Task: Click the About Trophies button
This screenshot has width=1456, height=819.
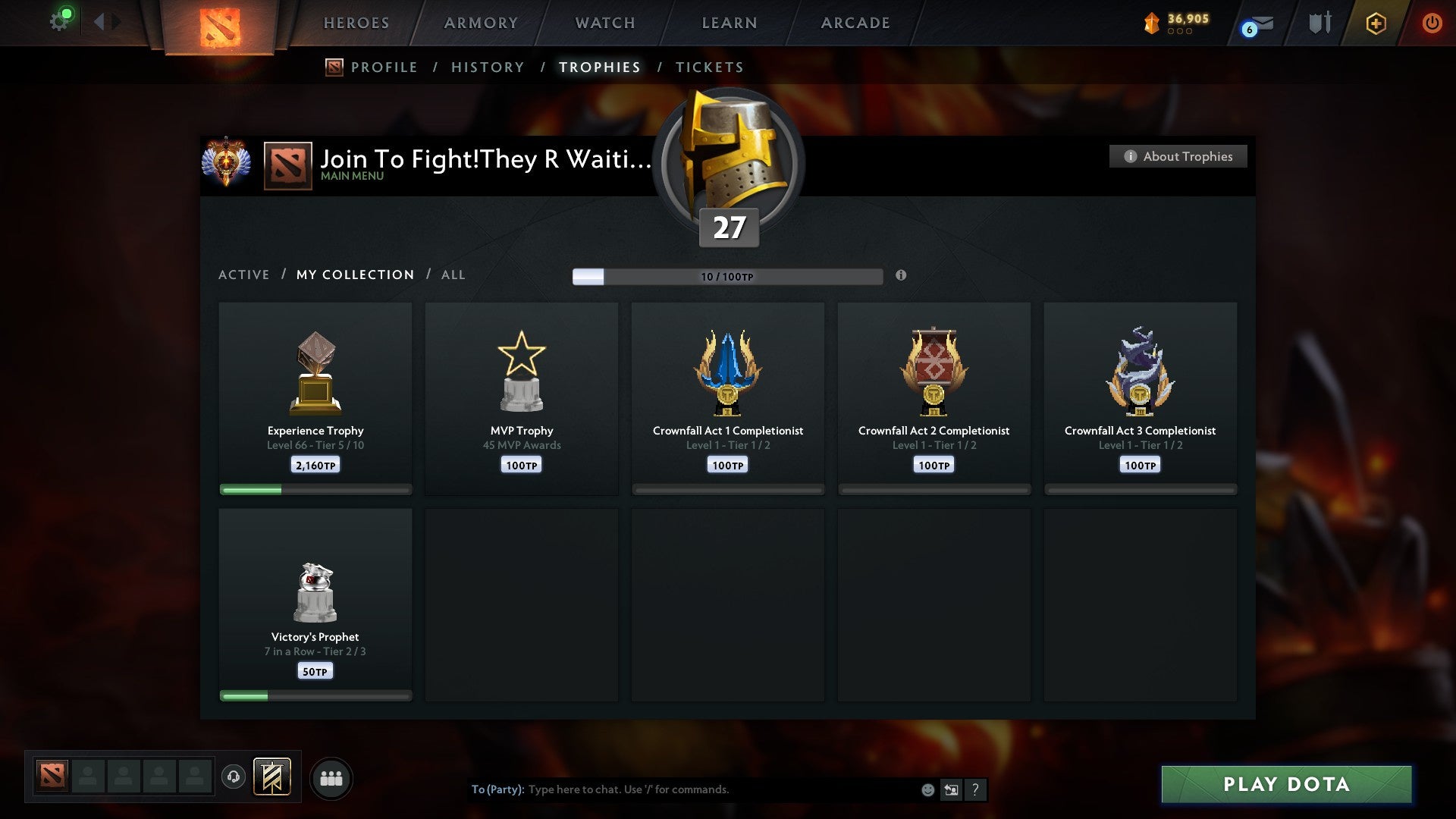Action: (1178, 156)
